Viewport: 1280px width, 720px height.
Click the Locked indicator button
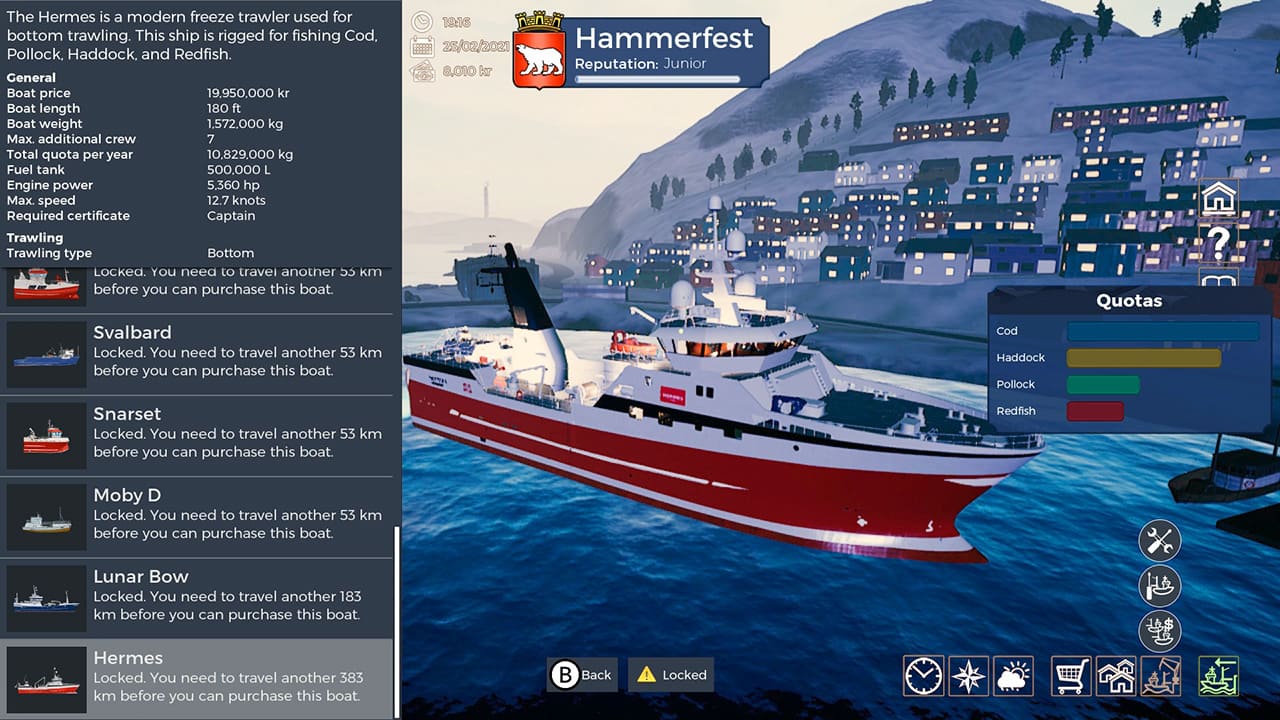click(670, 675)
